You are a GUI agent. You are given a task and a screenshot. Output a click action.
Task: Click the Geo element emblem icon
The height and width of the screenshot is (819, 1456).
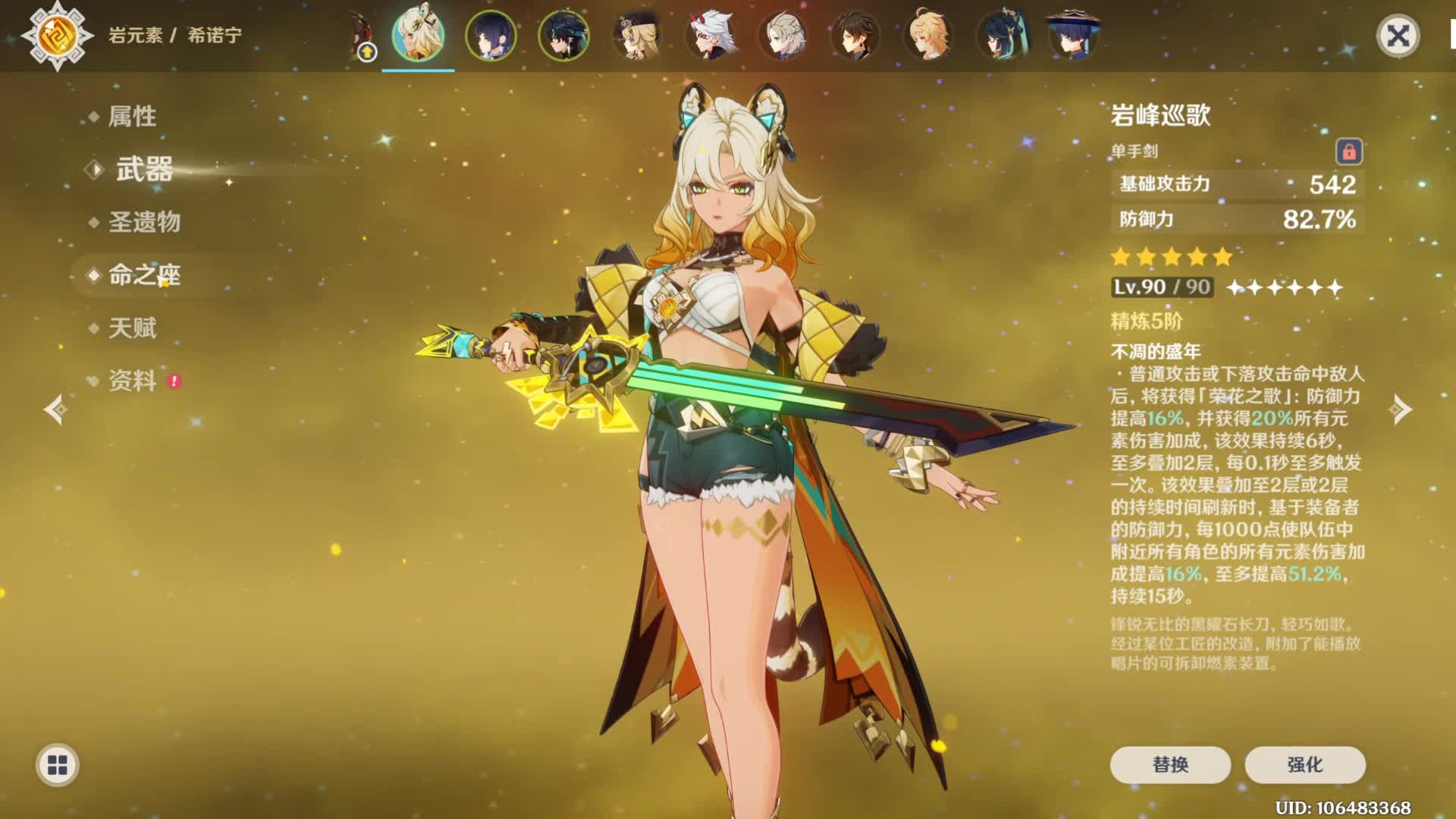[58, 36]
